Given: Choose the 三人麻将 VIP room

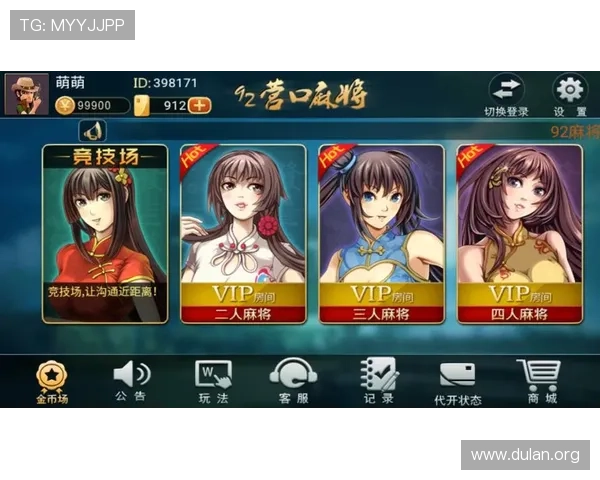Looking at the screenshot, I should pyautogui.click(x=381, y=234).
